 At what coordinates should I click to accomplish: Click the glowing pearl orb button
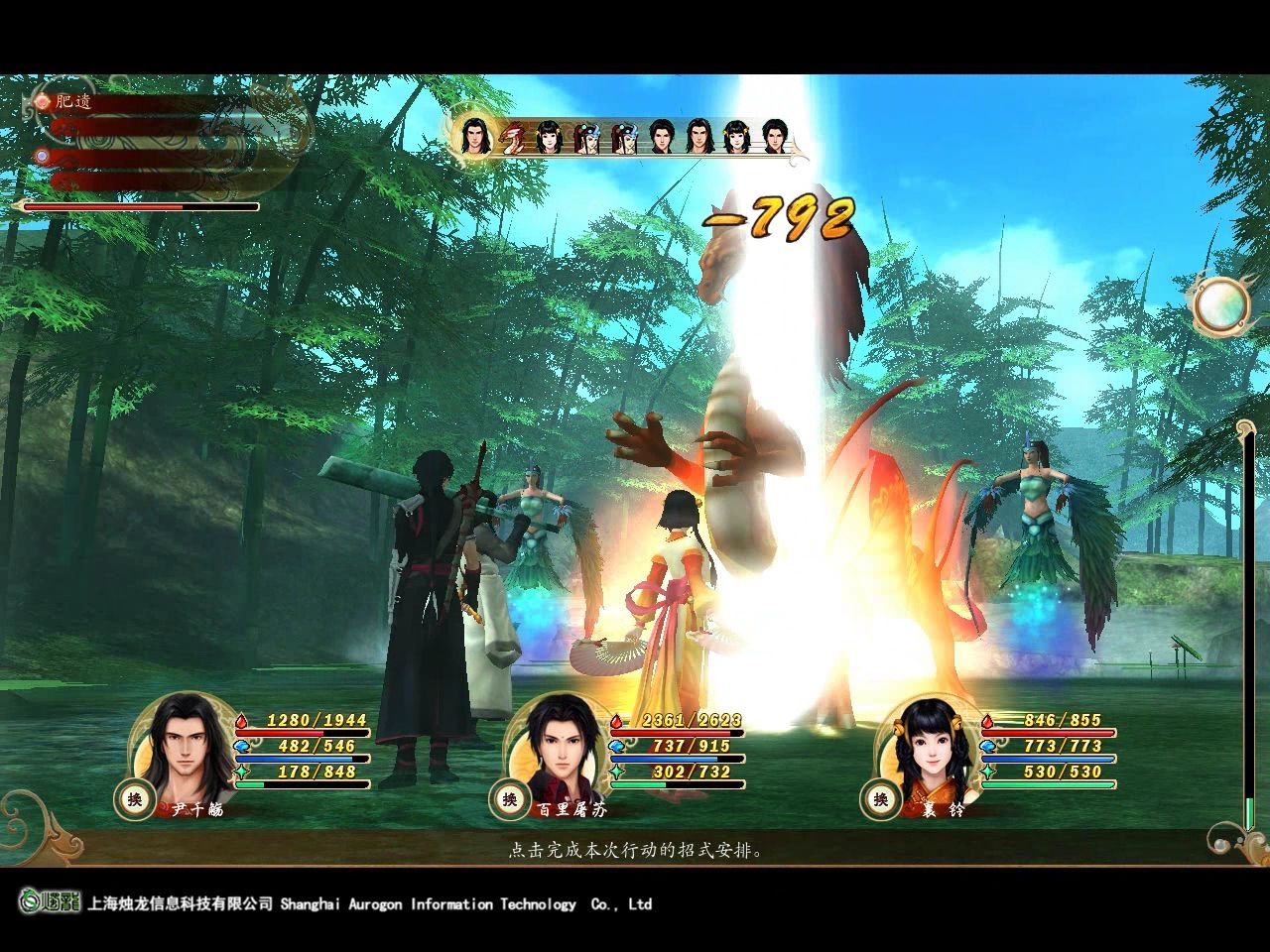coord(1219,304)
